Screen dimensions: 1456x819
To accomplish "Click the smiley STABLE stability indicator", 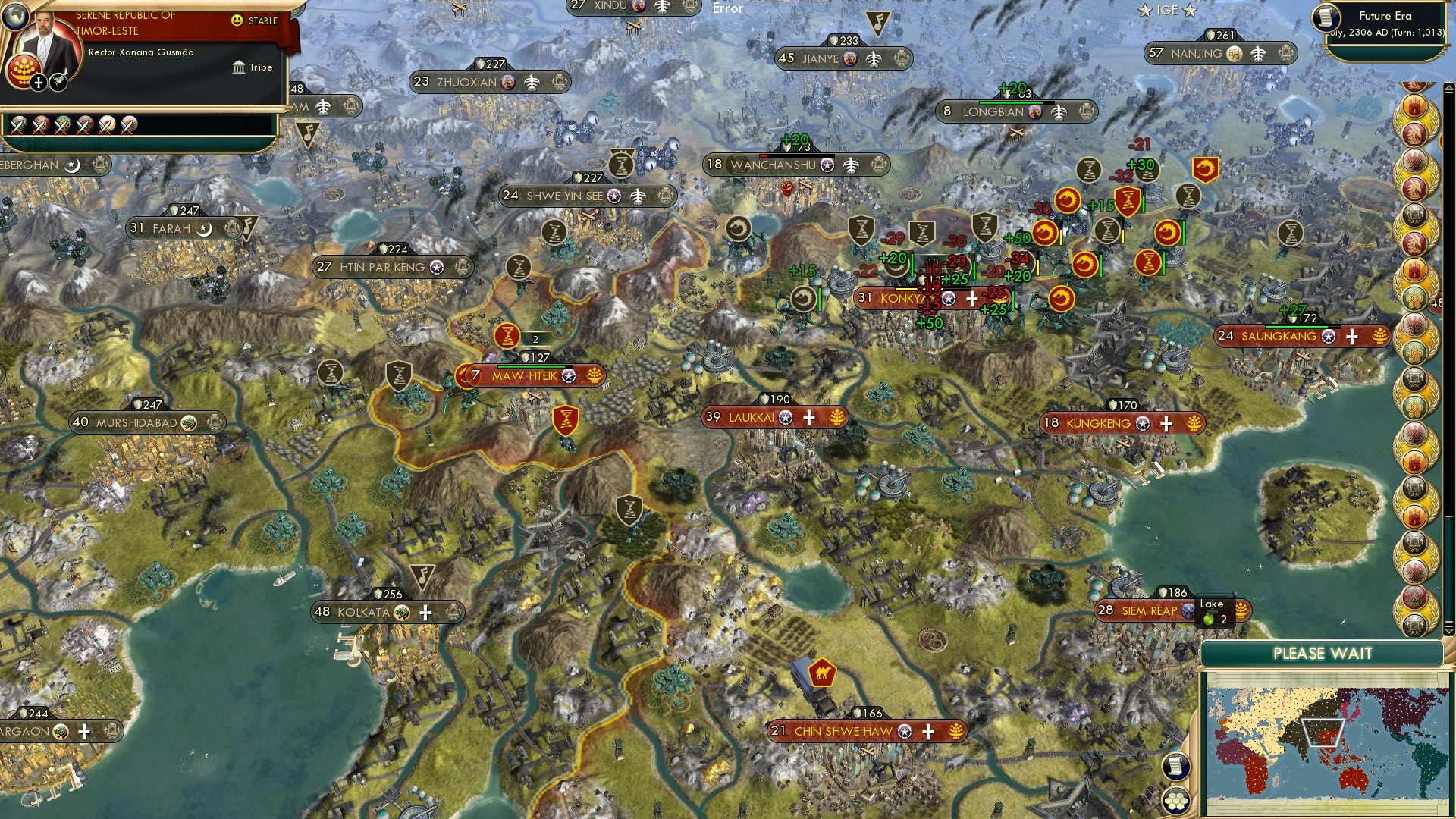I will [x=237, y=20].
